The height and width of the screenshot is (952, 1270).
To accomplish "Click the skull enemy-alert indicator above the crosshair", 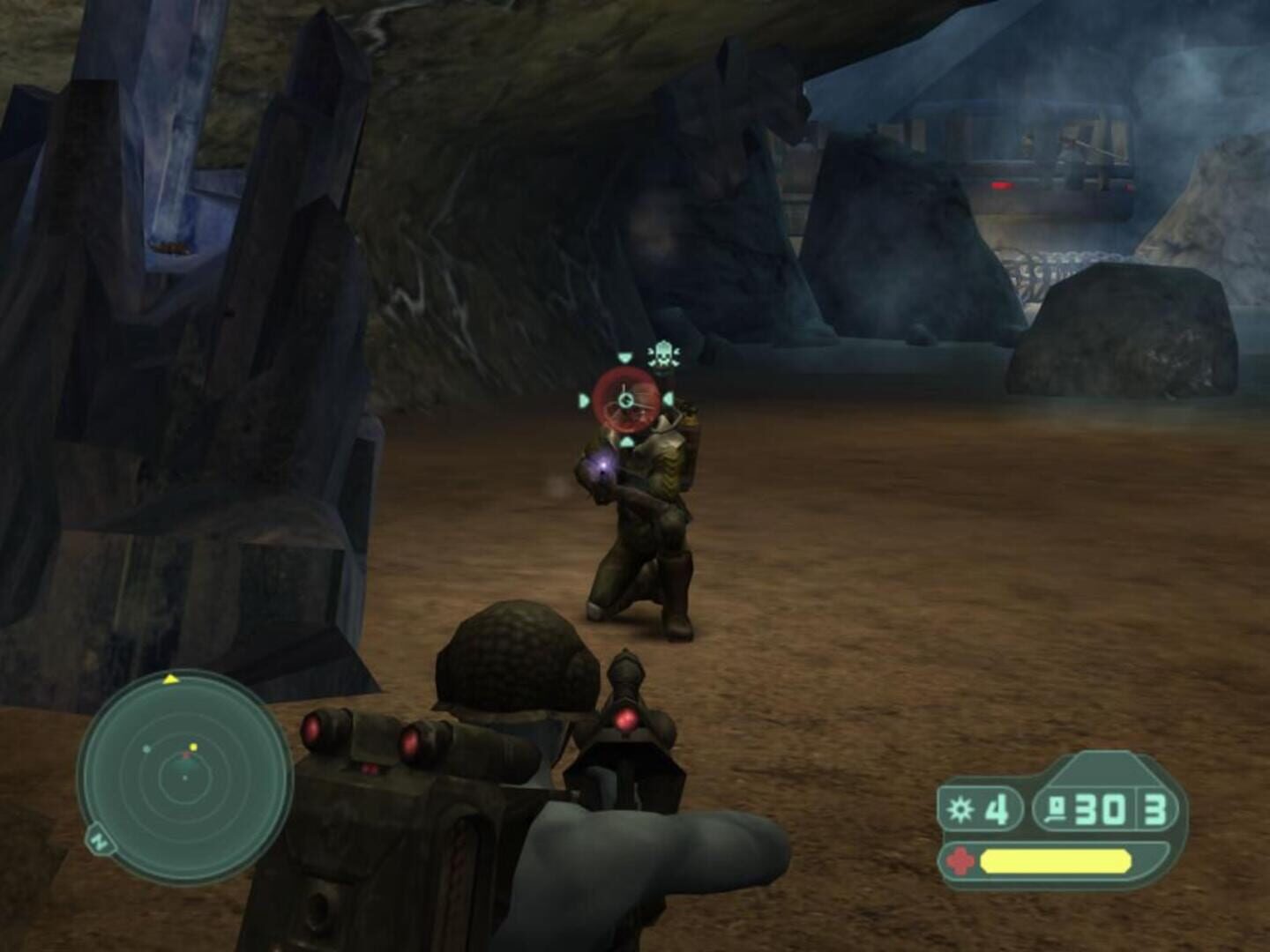I will point(664,354).
